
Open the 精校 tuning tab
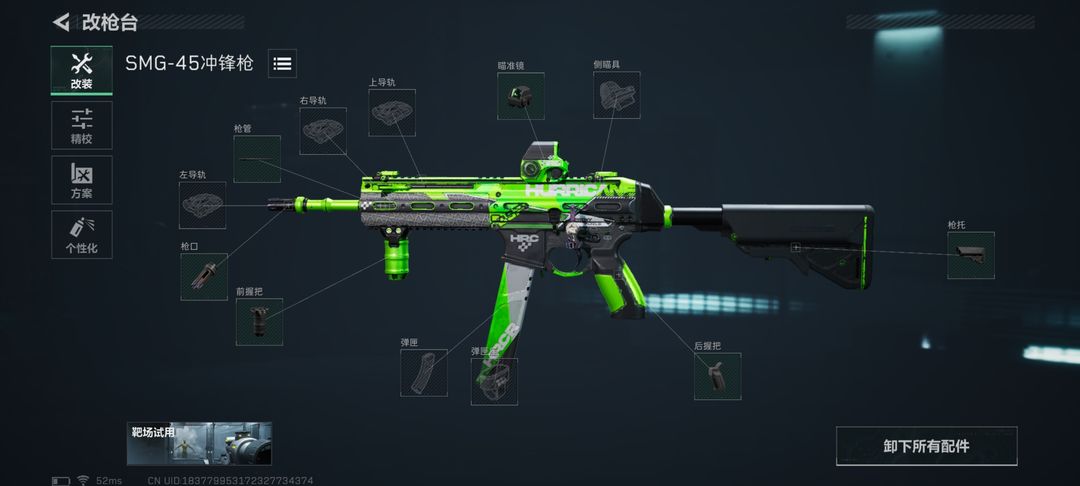(x=82, y=125)
